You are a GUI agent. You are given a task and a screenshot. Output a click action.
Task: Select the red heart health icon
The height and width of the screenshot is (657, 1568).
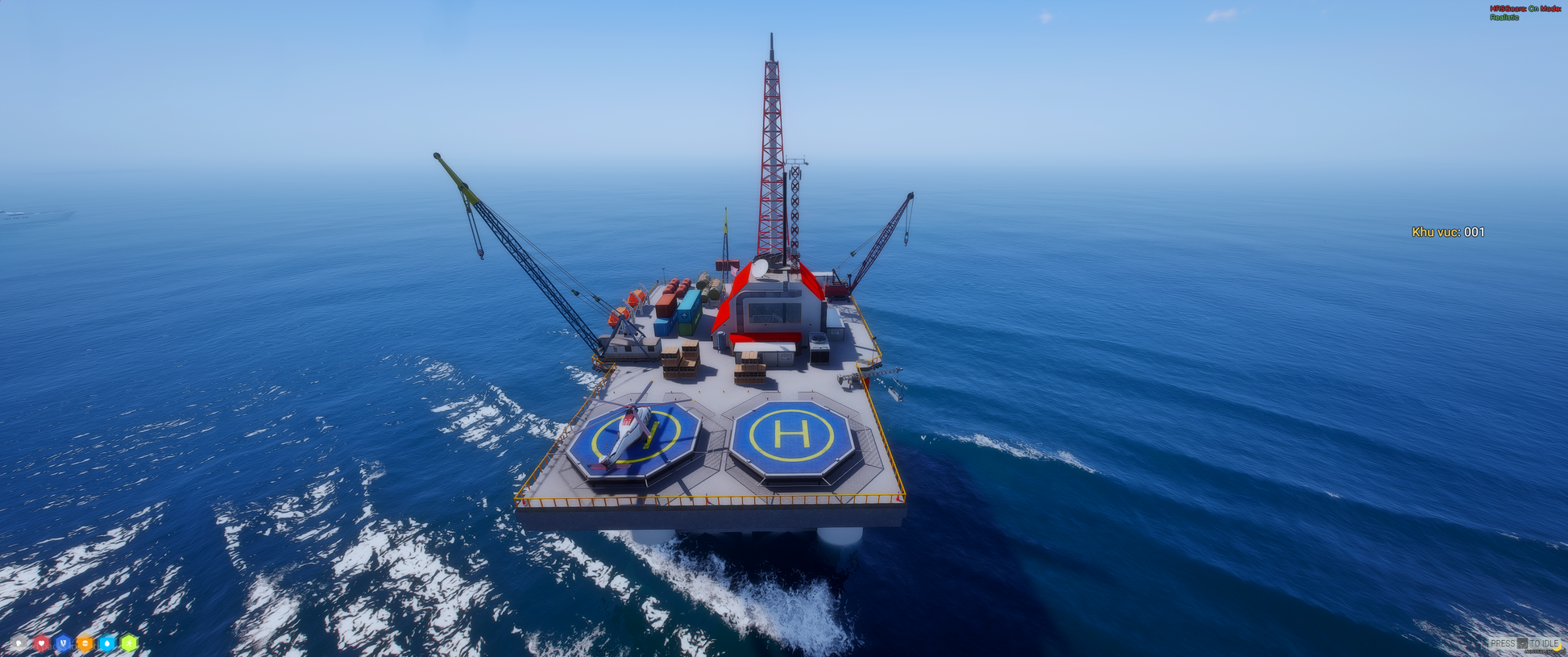coord(41,643)
